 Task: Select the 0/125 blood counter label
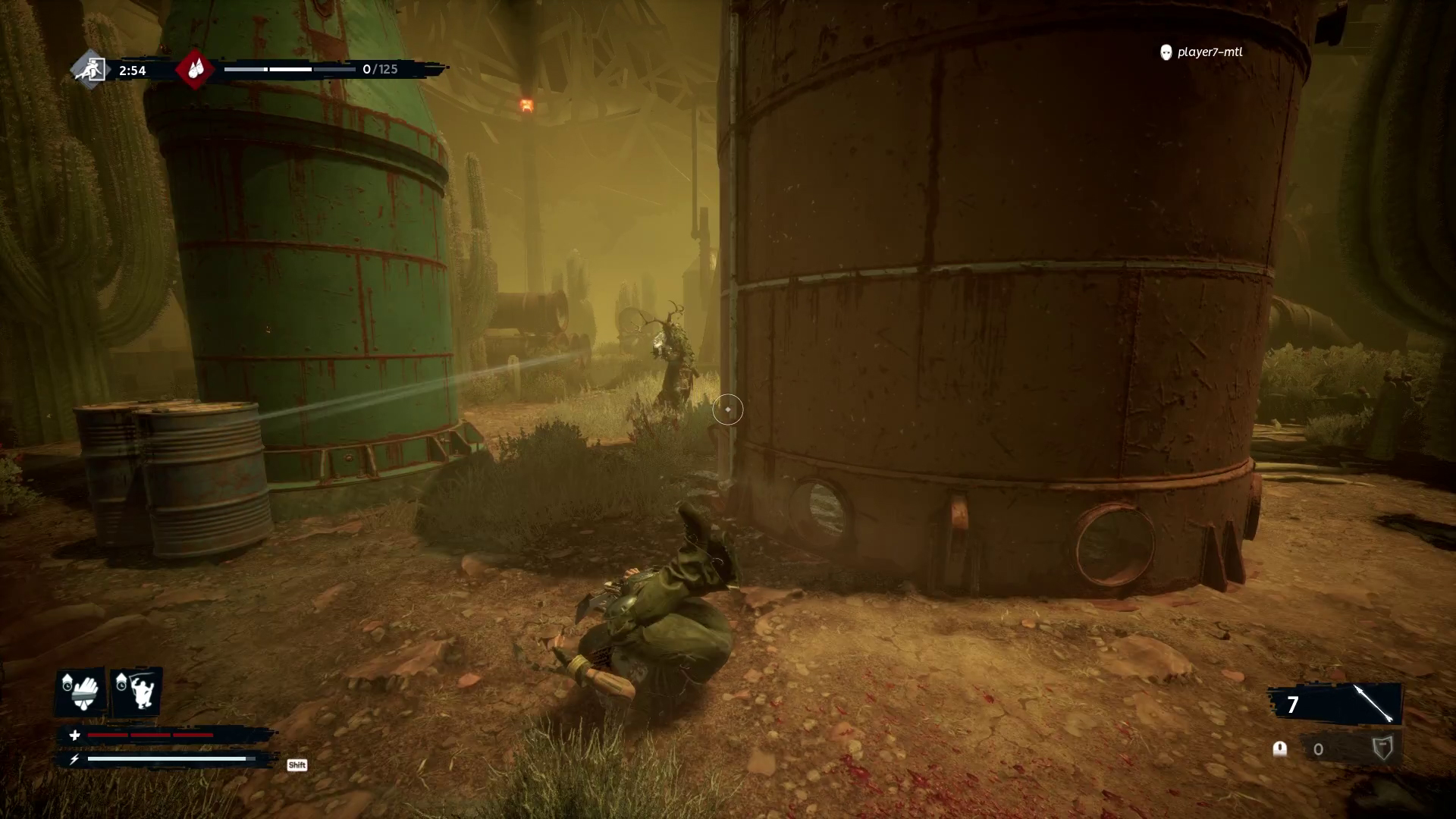point(381,69)
